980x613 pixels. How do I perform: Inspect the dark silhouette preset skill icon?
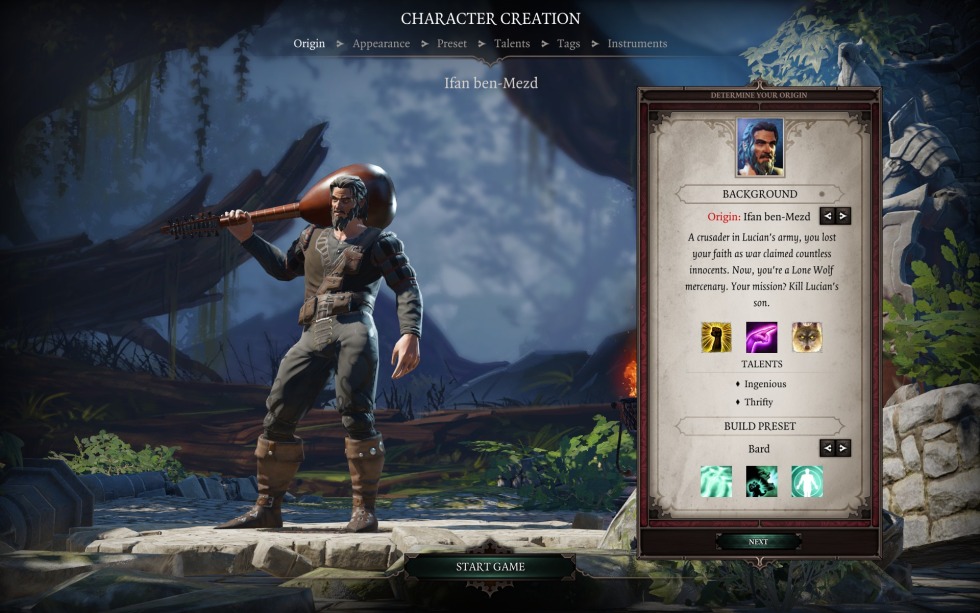click(x=761, y=481)
